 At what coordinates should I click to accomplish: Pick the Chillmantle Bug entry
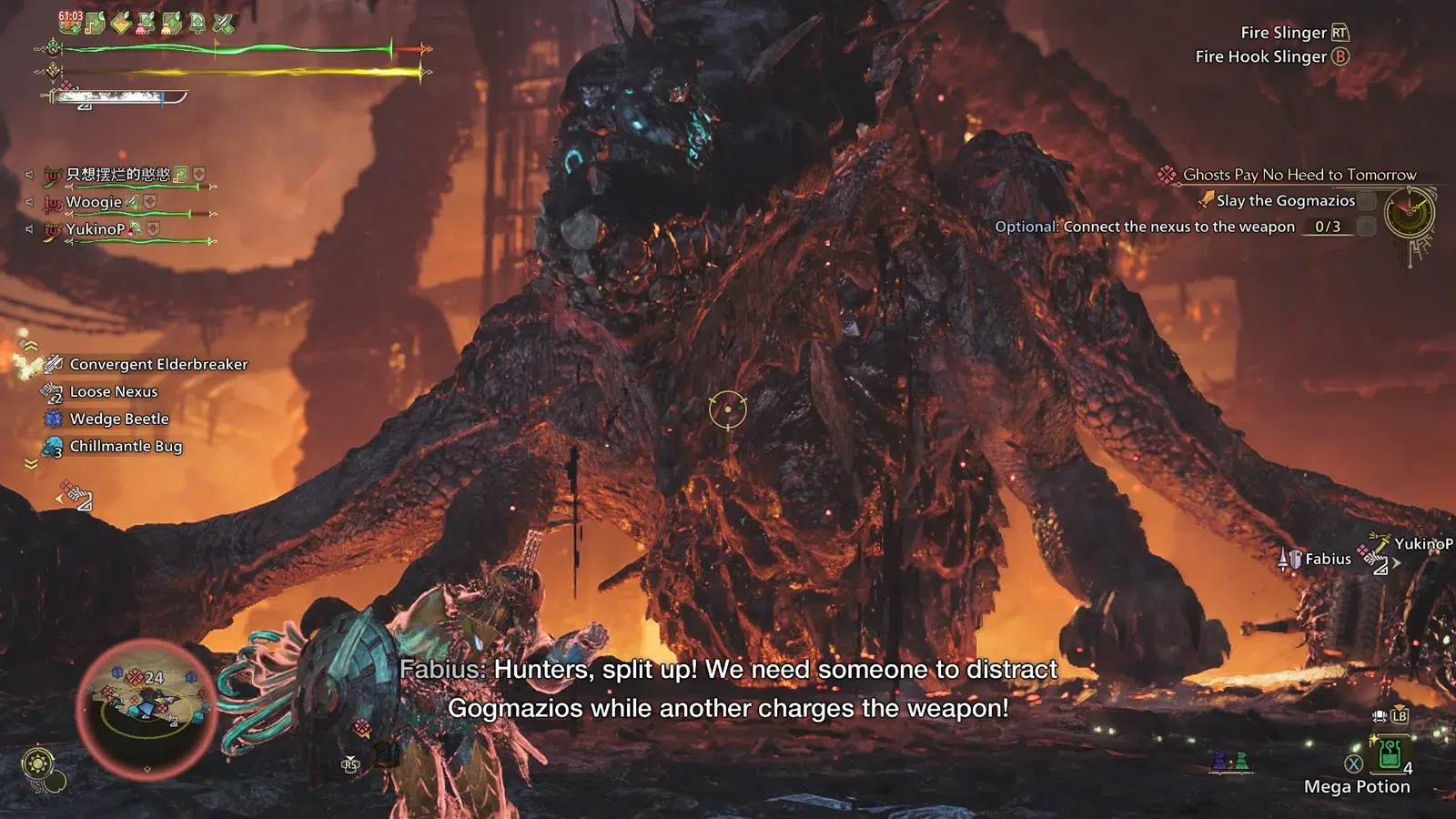pos(126,446)
